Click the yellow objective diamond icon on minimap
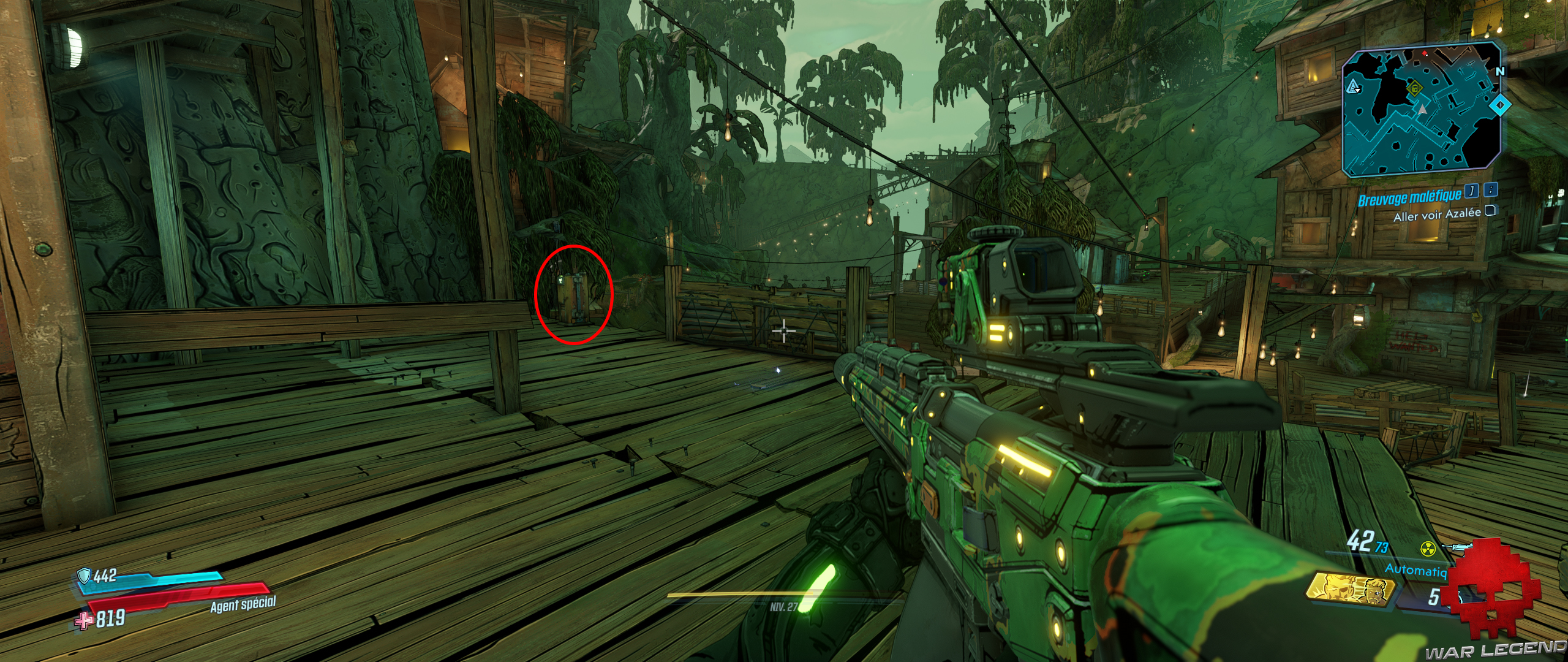The width and height of the screenshot is (1568, 662). pyautogui.click(x=1415, y=88)
